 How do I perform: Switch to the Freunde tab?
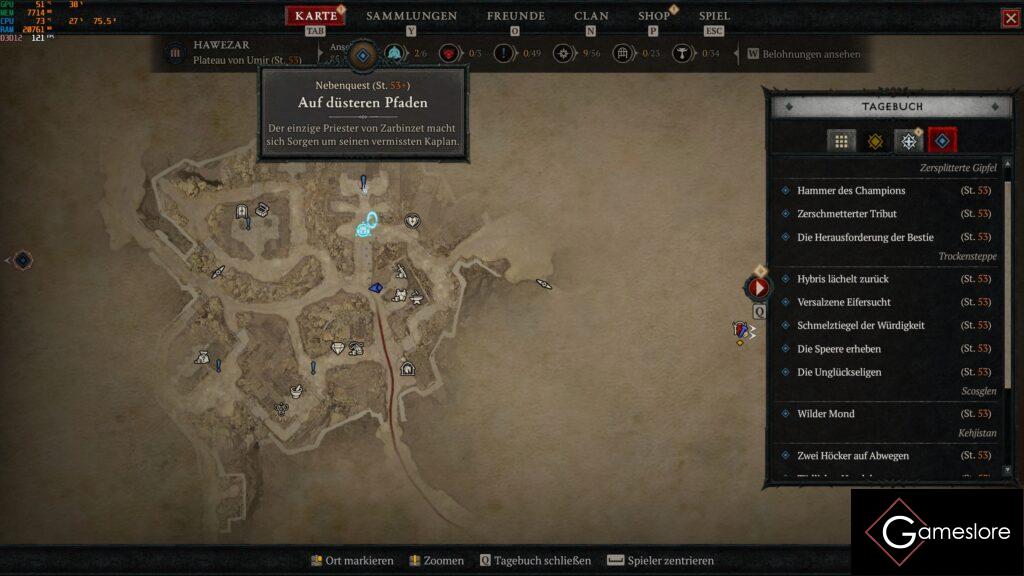[x=515, y=16]
